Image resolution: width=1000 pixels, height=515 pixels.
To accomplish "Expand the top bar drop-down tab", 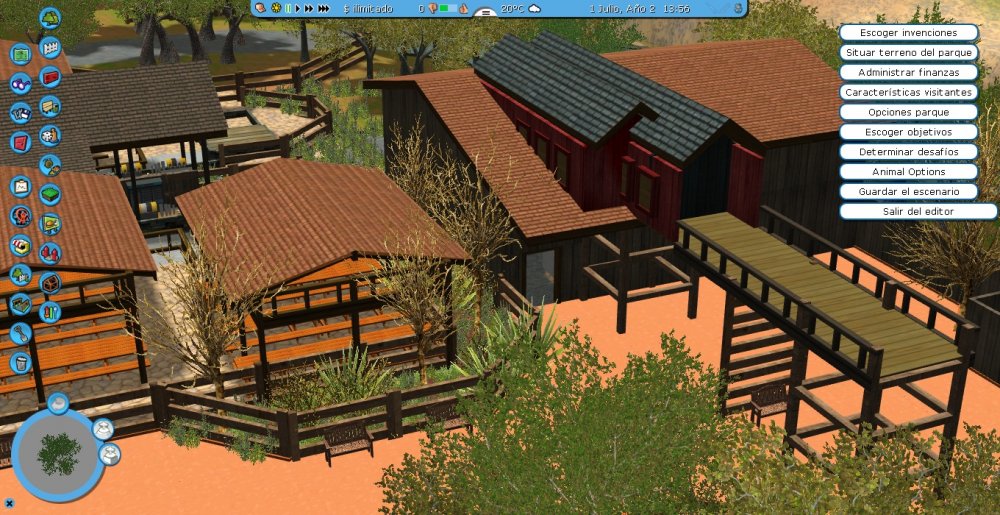I will pos(488,14).
